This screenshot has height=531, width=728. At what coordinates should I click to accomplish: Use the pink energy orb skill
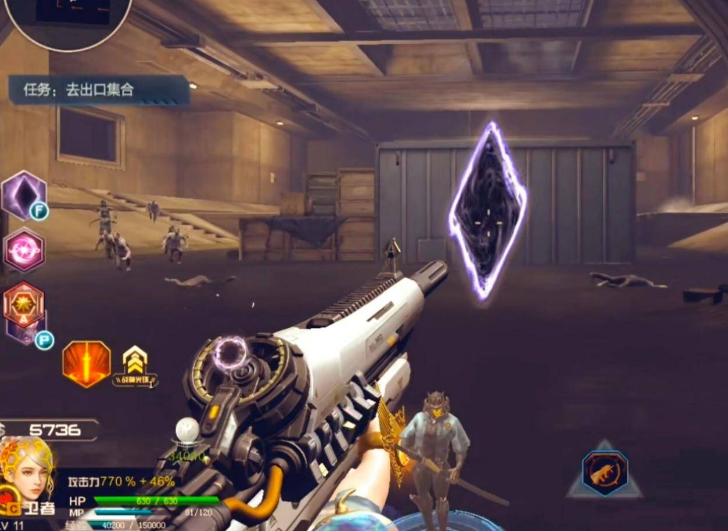click(x=23, y=250)
